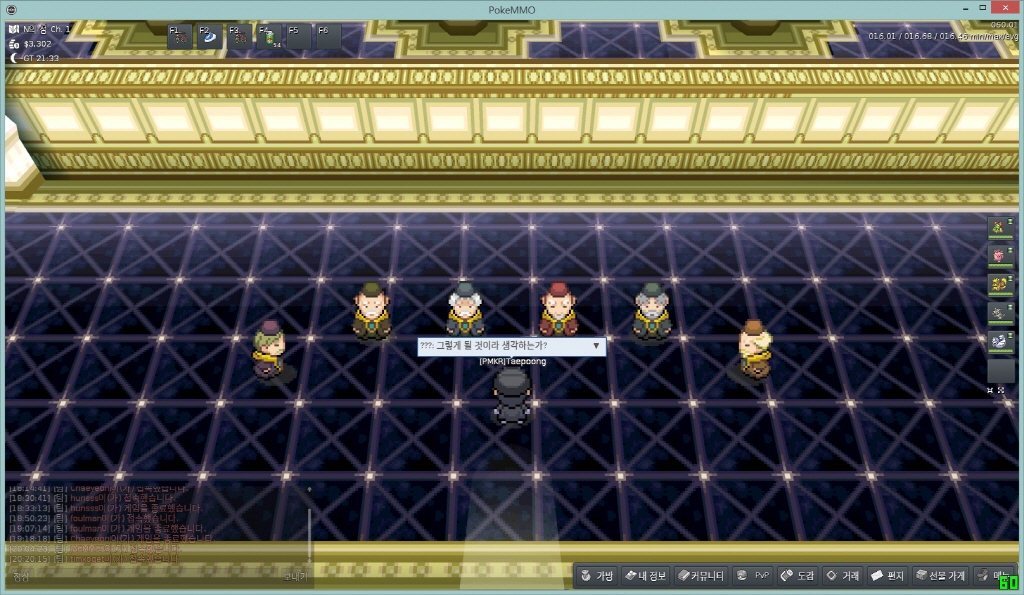The height and width of the screenshot is (595, 1024).
Task: Open the 선물 가게 gift shop
Action: [940, 576]
